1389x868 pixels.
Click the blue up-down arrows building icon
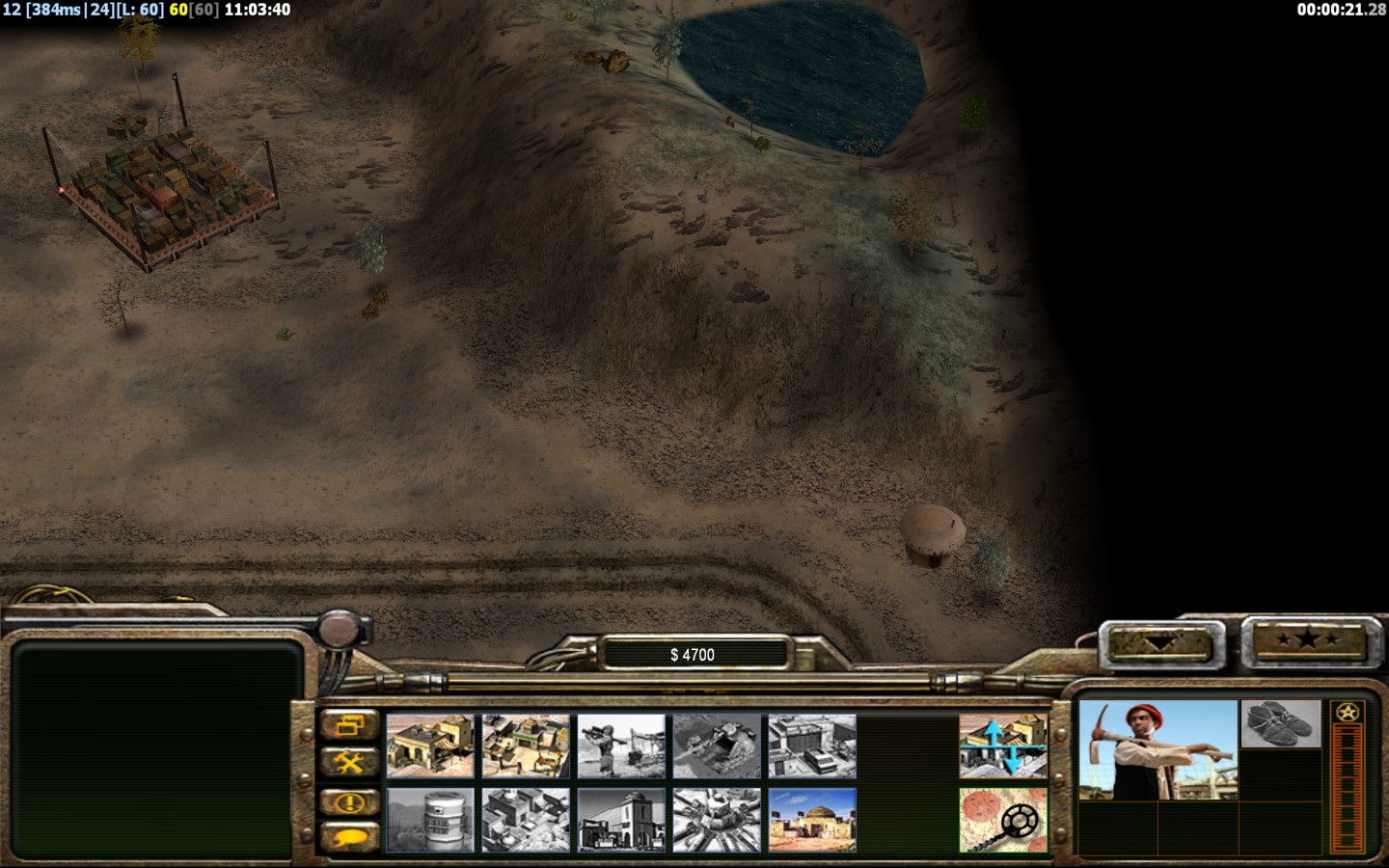point(1003,746)
